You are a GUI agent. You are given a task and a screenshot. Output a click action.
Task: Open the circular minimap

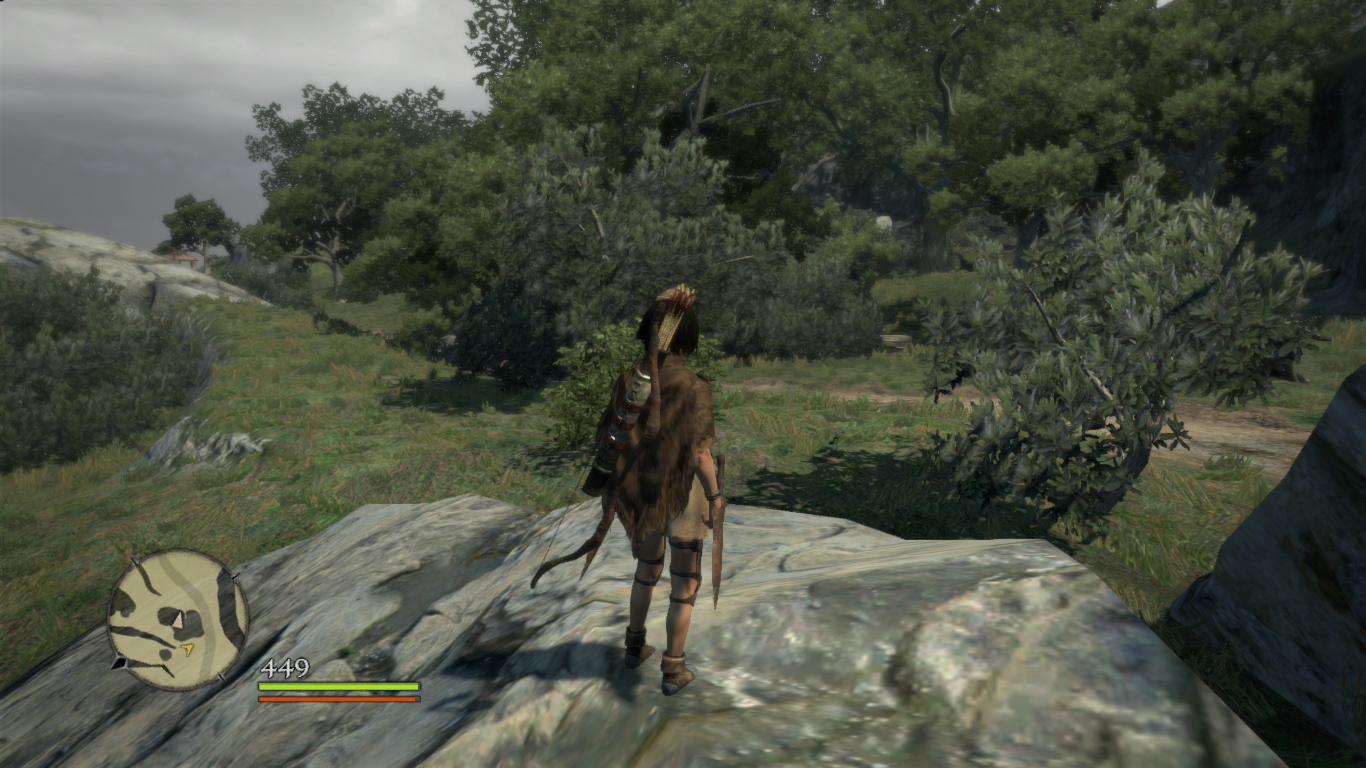click(177, 619)
